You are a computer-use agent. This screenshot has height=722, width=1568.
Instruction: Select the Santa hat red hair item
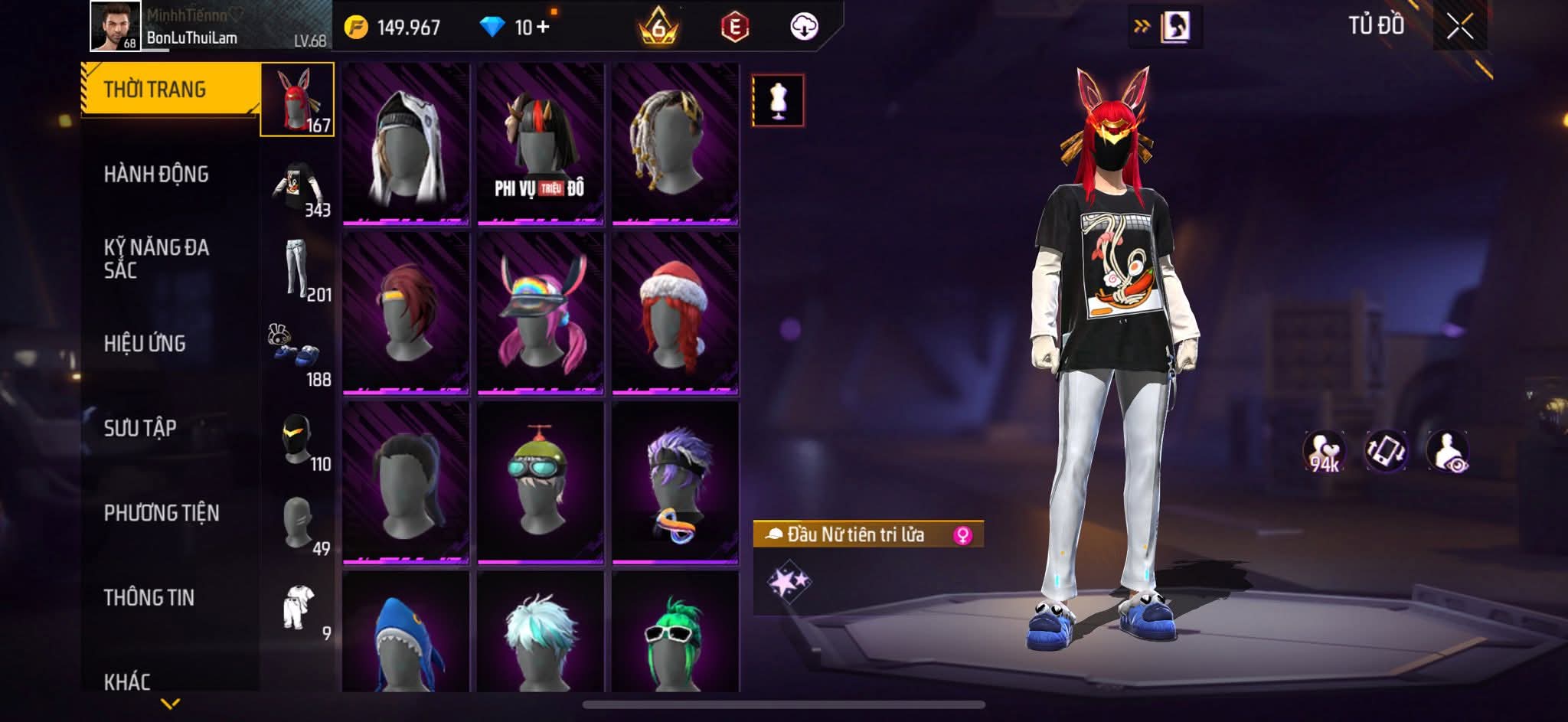tap(675, 314)
